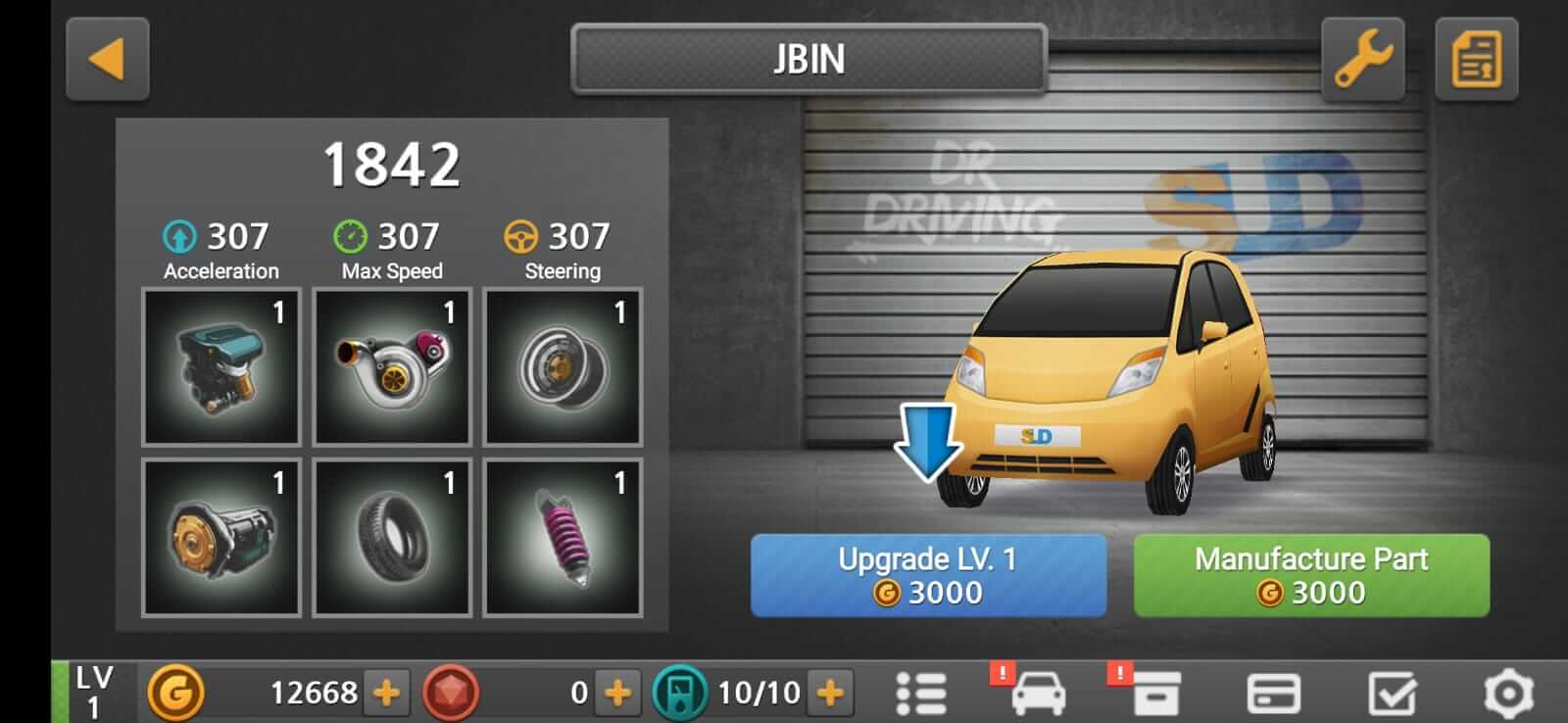
Task: Open the wrench tuning menu
Action: tap(1361, 59)
